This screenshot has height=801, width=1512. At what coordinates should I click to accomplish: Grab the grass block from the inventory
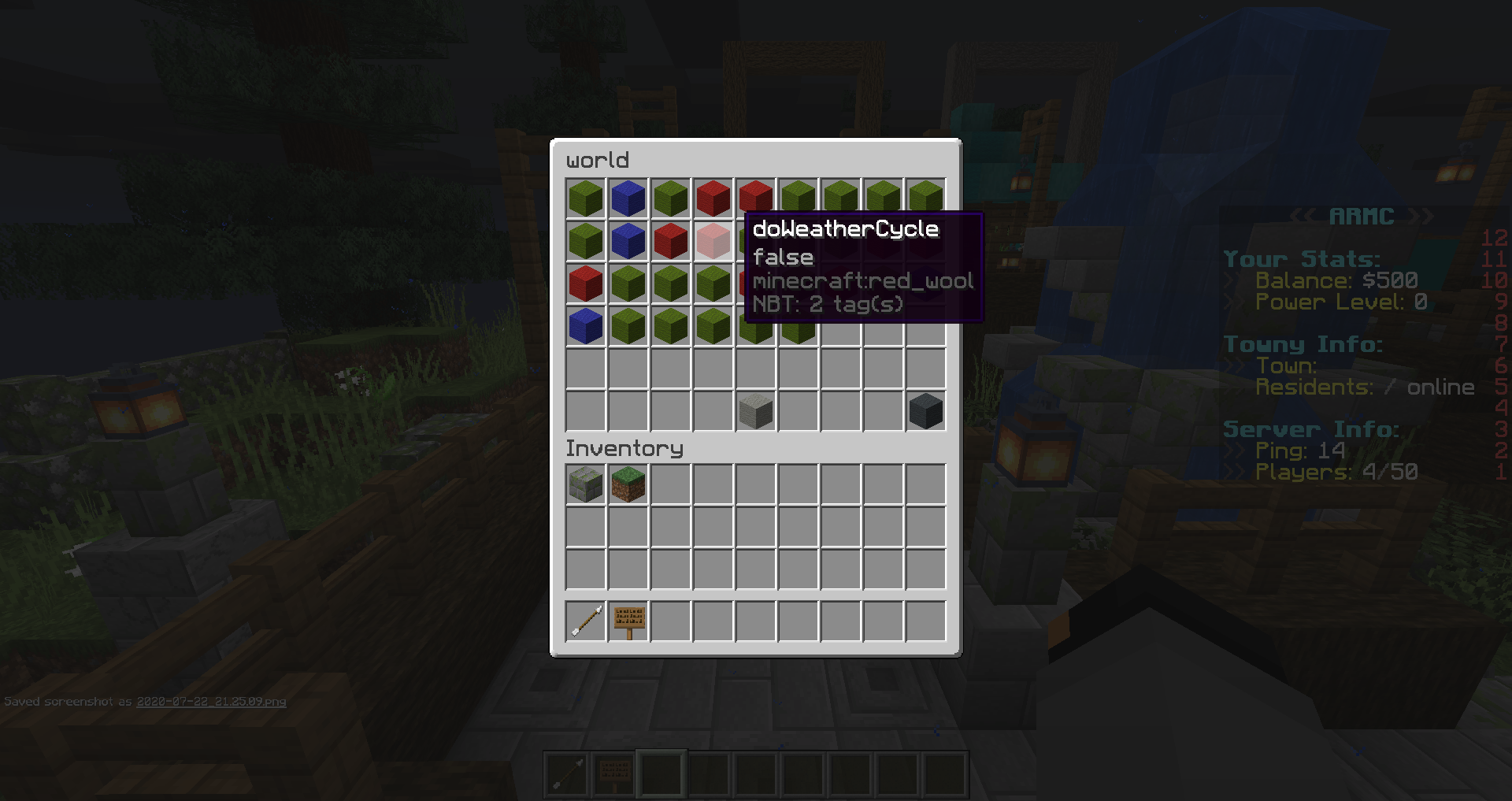coord(628,484)
